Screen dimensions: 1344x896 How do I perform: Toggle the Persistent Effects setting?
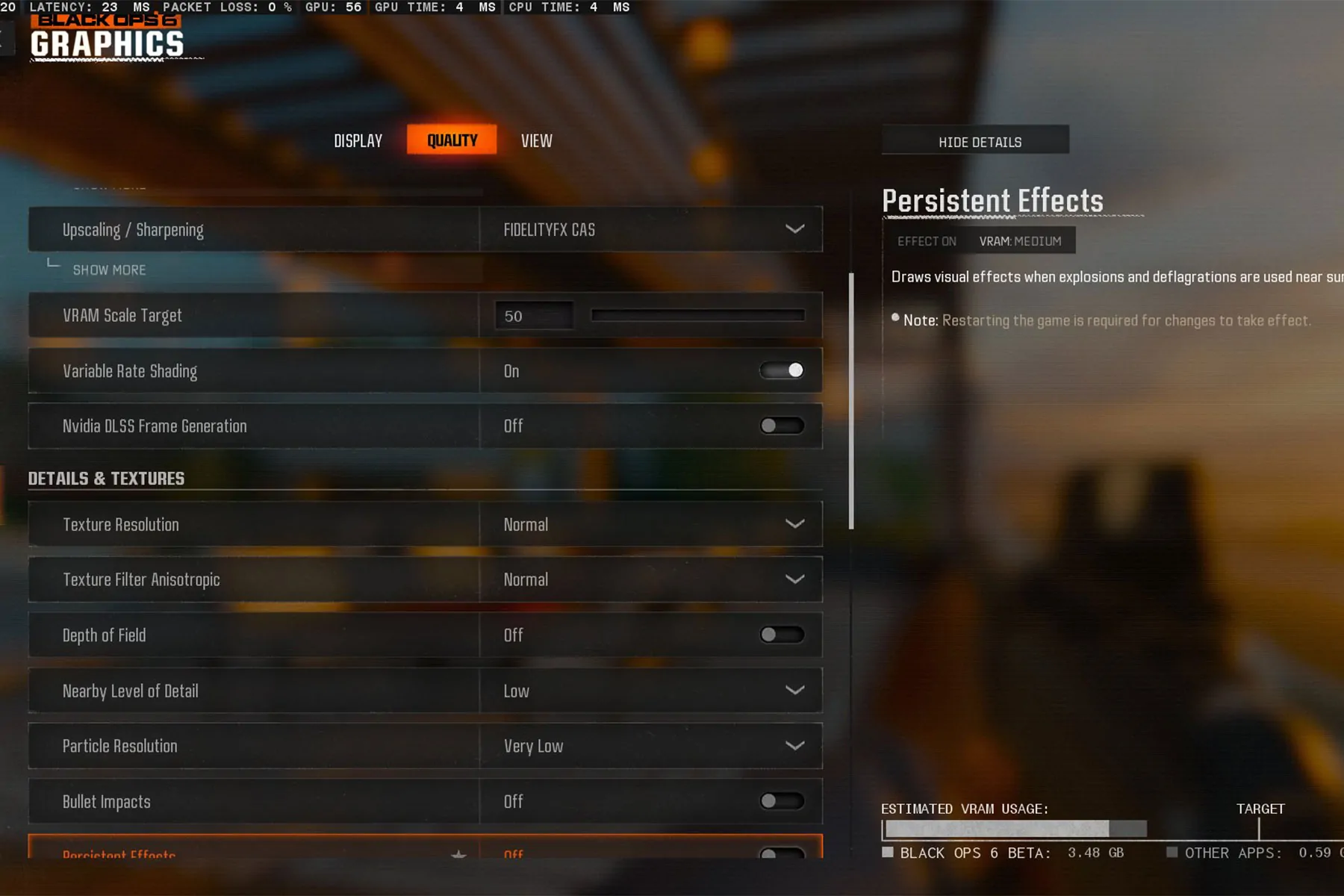tap(781, 853)
